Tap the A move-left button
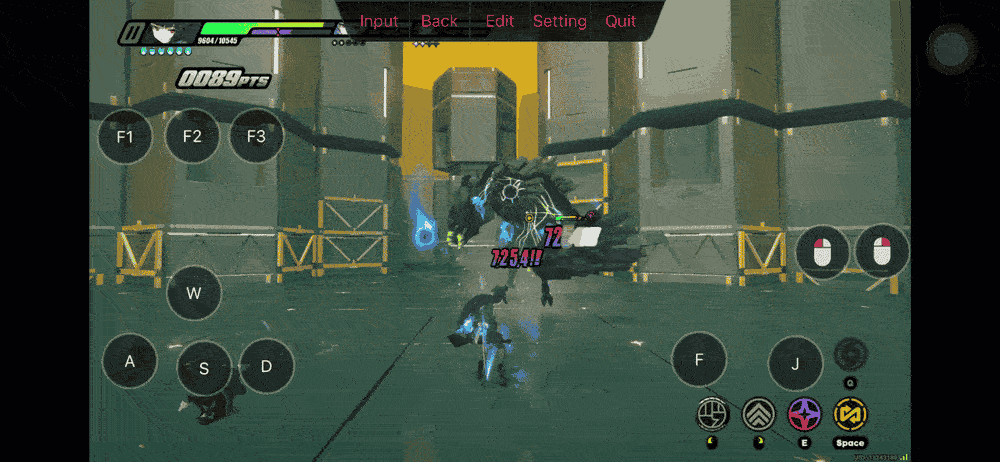The width and height of the screenshot is (1000, 462). click(x=130, y=361)
